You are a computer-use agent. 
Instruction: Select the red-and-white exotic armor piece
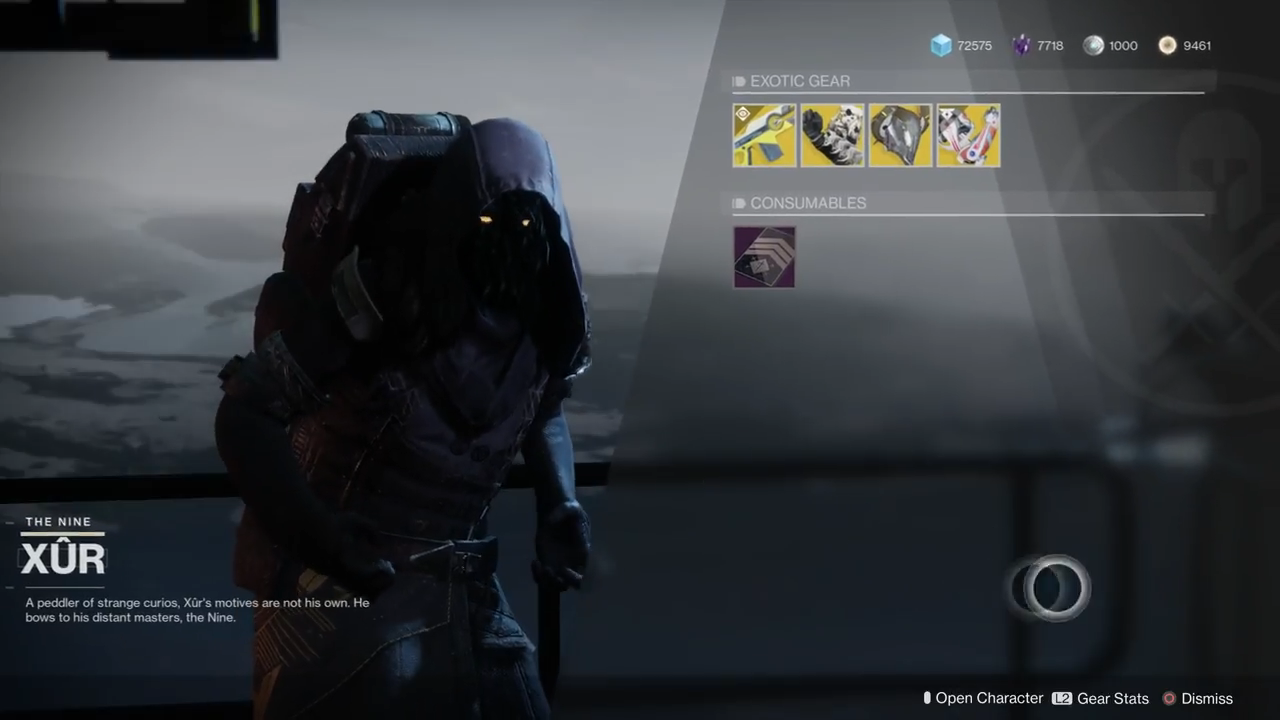pos(968,135)
